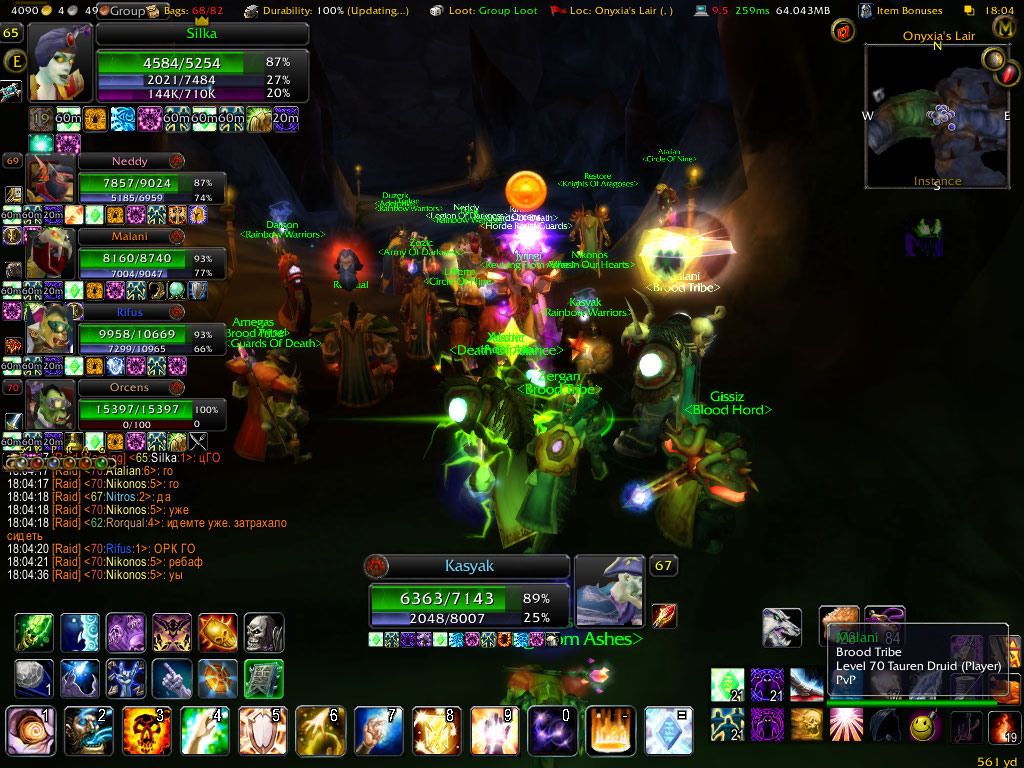This screenshot has height=768, width=1024.
Task: Activate the grey skull face ability
Action: coord(264,633)
